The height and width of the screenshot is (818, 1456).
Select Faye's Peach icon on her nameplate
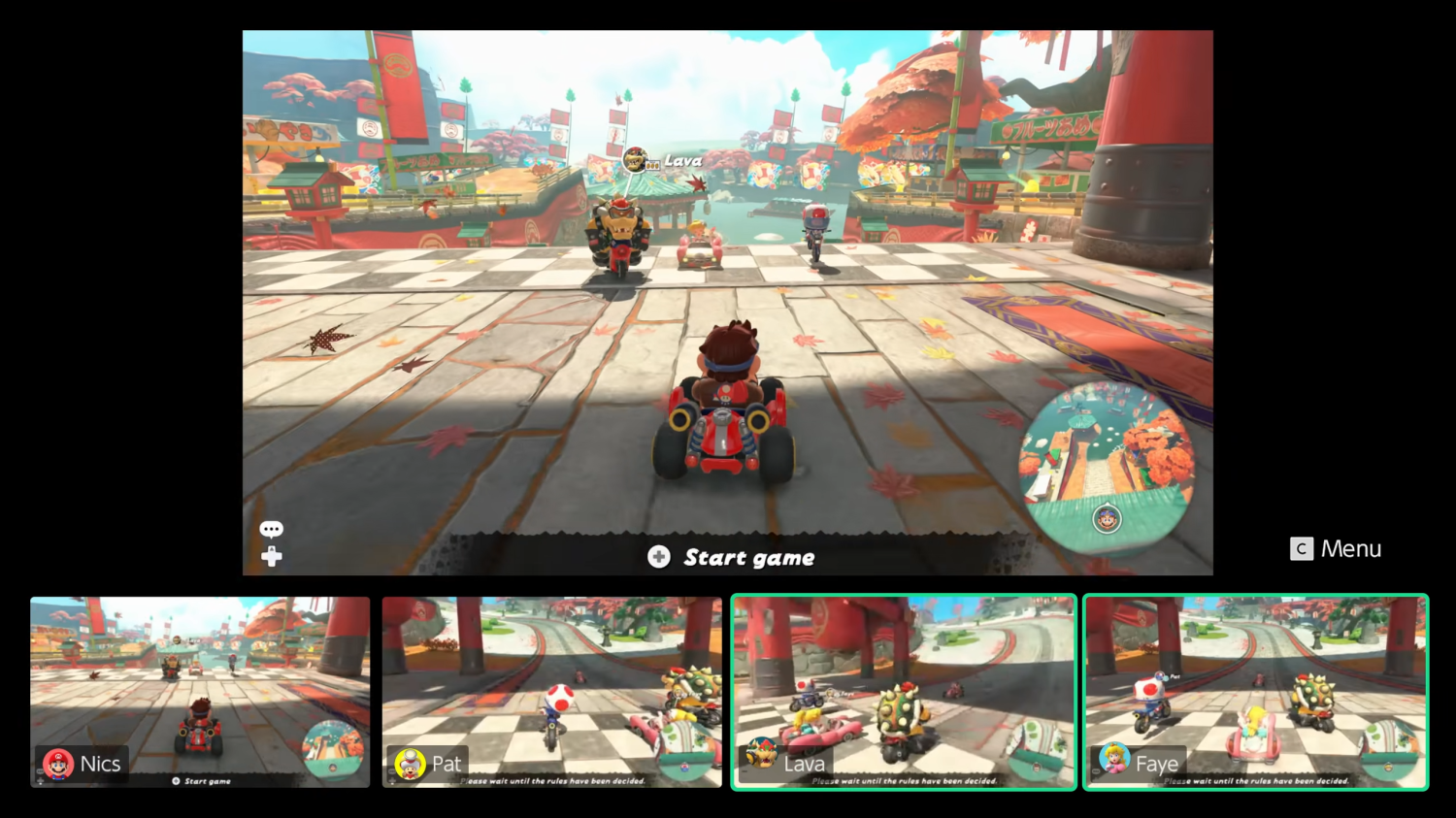tap(1112, 764)
